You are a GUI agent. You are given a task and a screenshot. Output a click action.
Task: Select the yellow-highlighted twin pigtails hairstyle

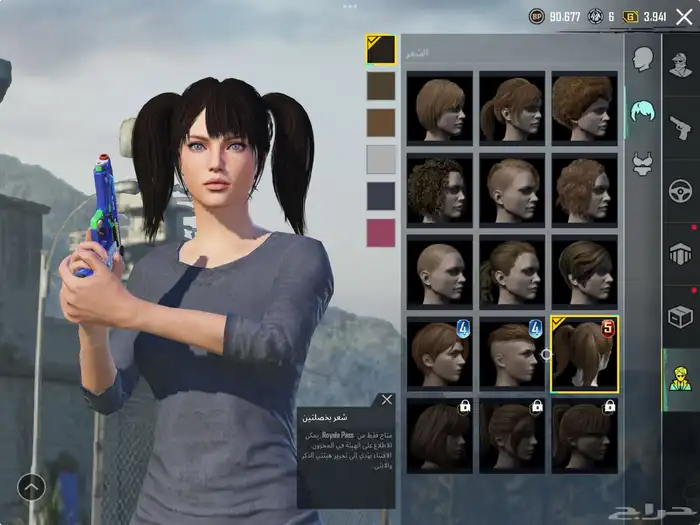coord(584,354)
